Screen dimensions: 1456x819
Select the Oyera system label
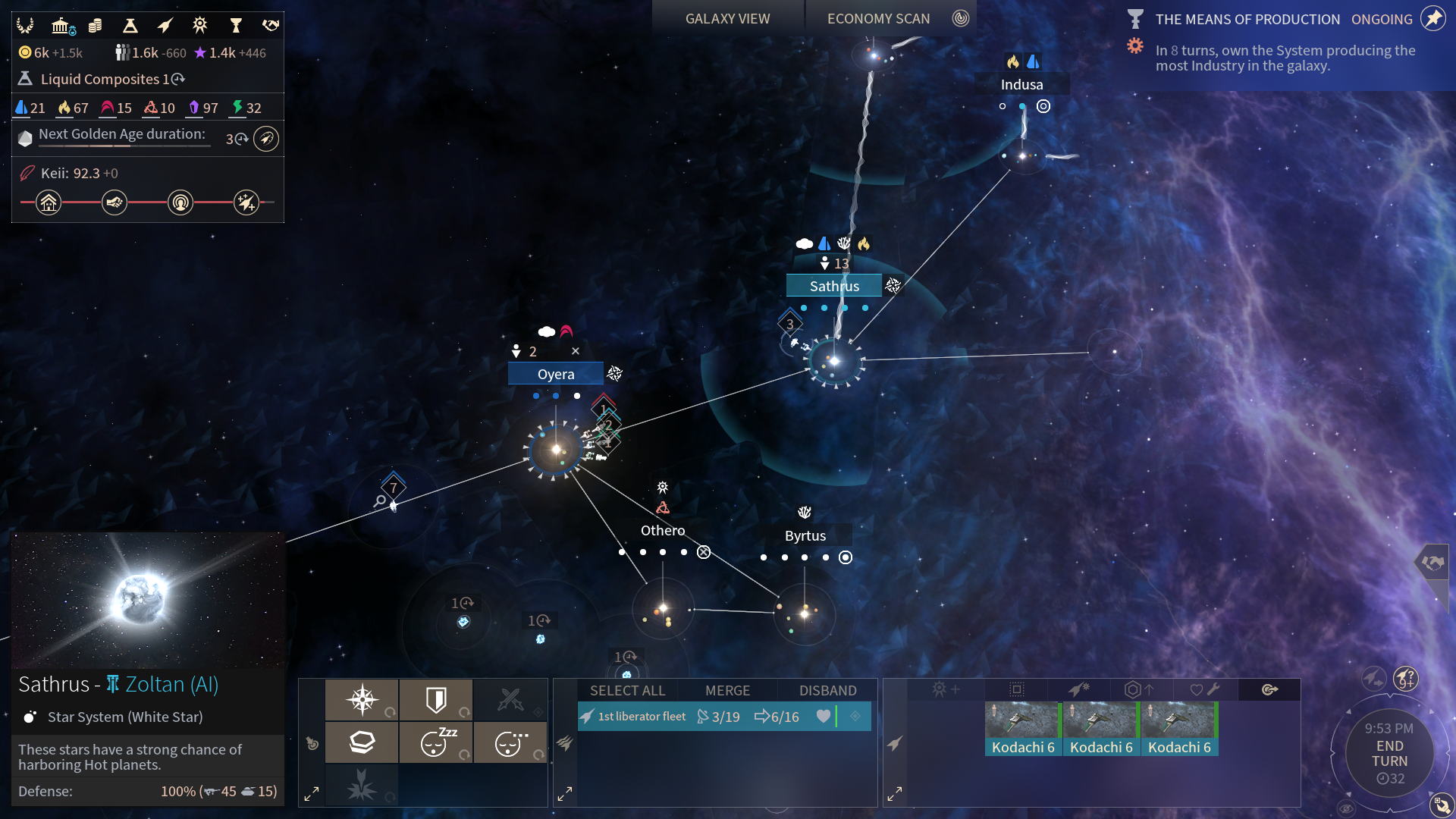tap(556, 374)
